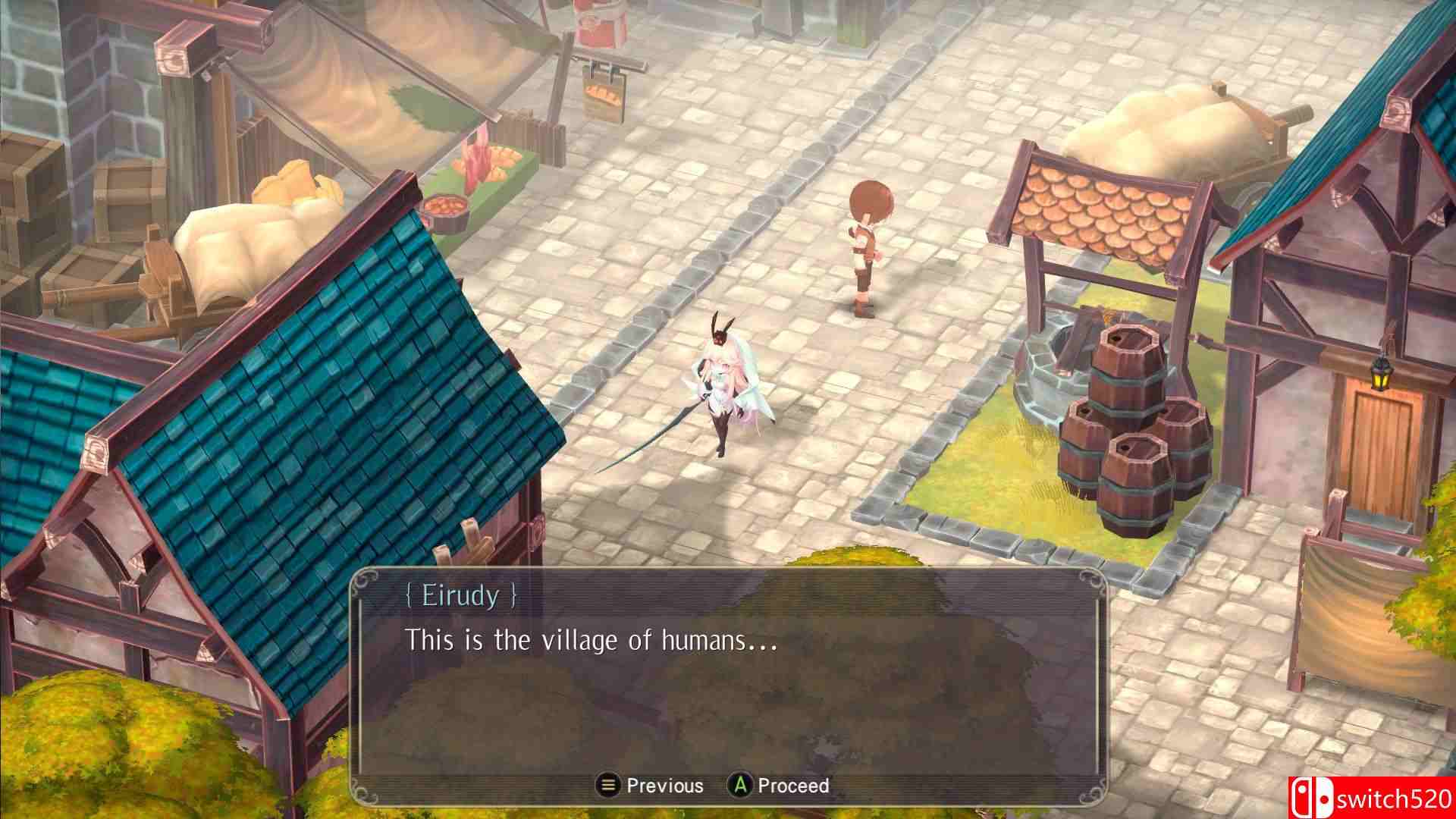This screenshot has height=819, width=1456.
Task: Click the green A button icon for Proceed
Action: click(x=739, y=786)
